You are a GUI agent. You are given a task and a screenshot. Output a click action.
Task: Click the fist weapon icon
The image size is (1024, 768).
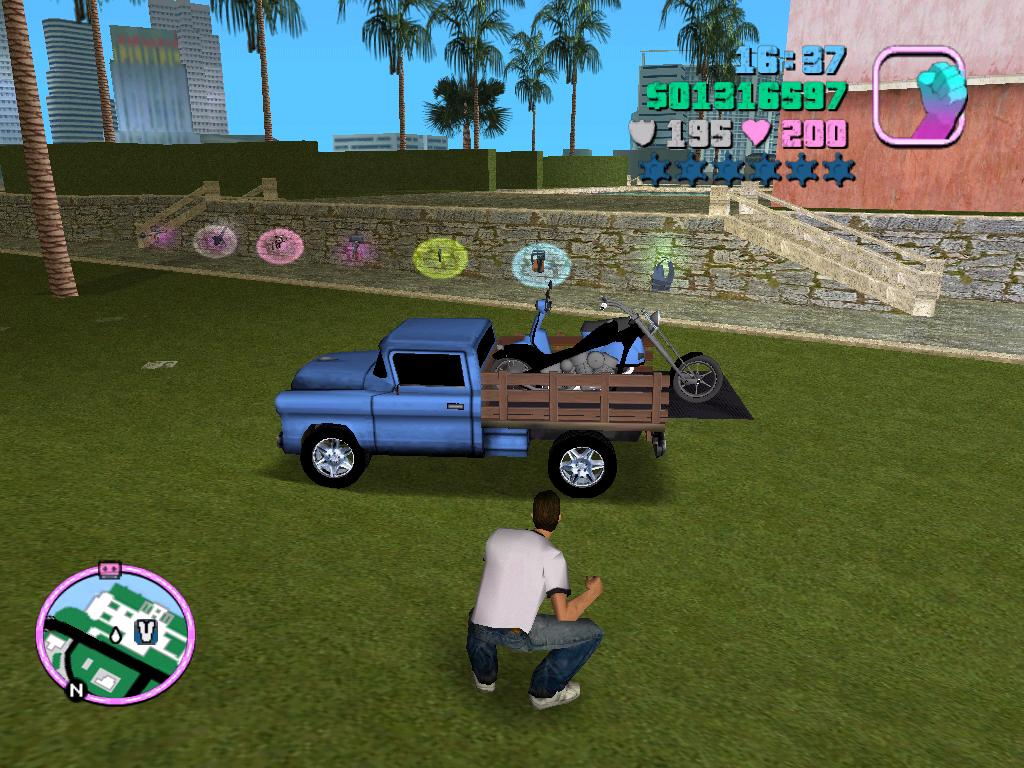(919, 95)
